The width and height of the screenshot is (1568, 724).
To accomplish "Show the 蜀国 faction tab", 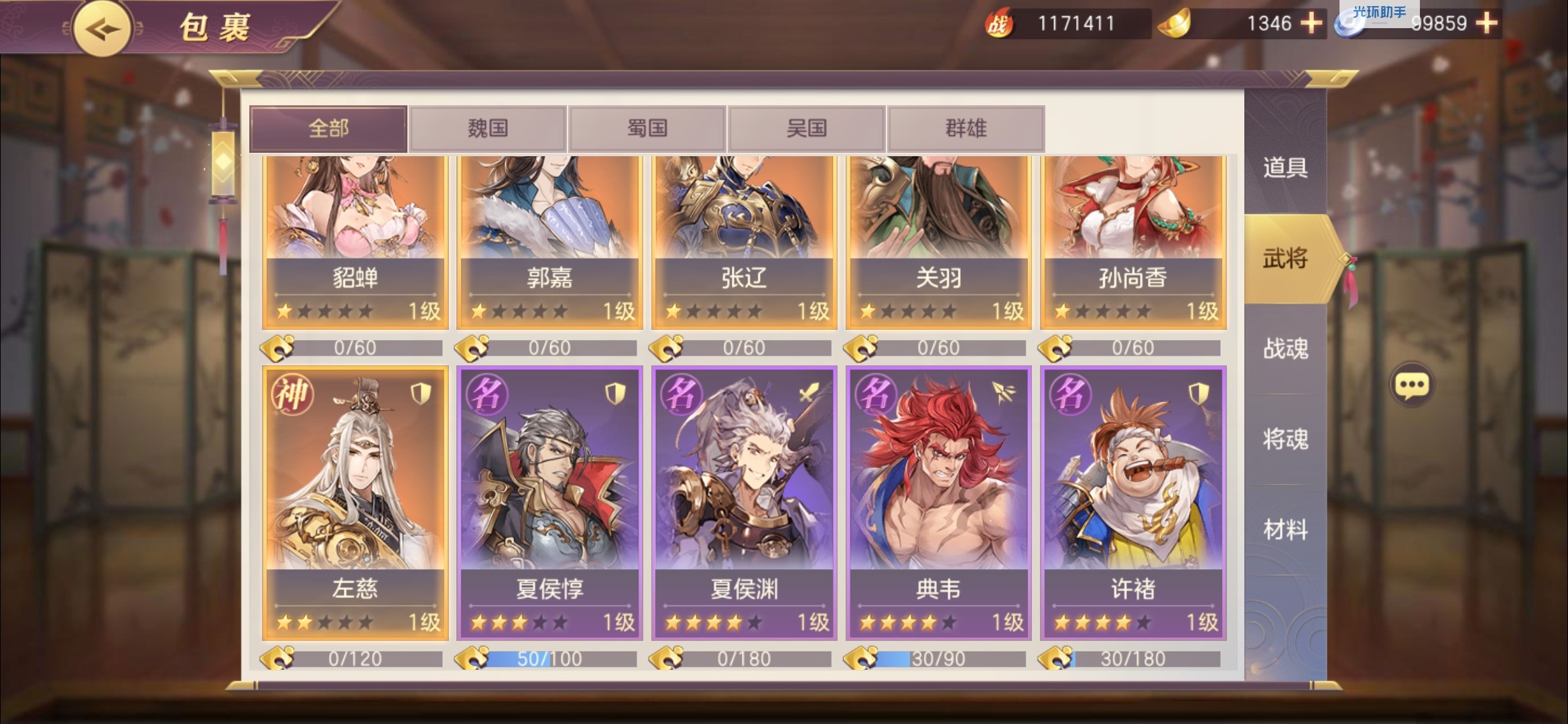I will 647,128.
